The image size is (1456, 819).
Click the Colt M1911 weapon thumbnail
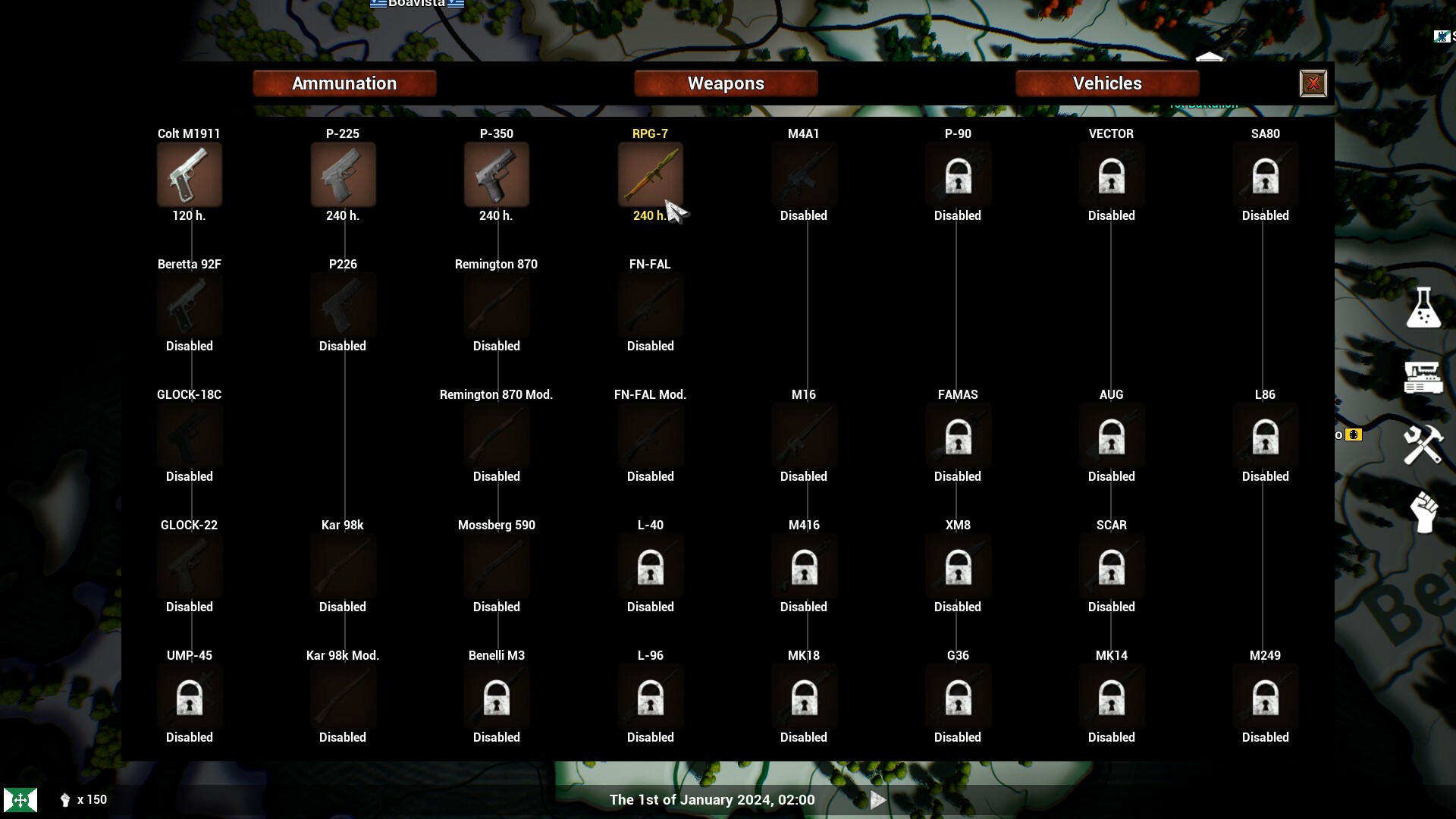(x=189, y=174)
